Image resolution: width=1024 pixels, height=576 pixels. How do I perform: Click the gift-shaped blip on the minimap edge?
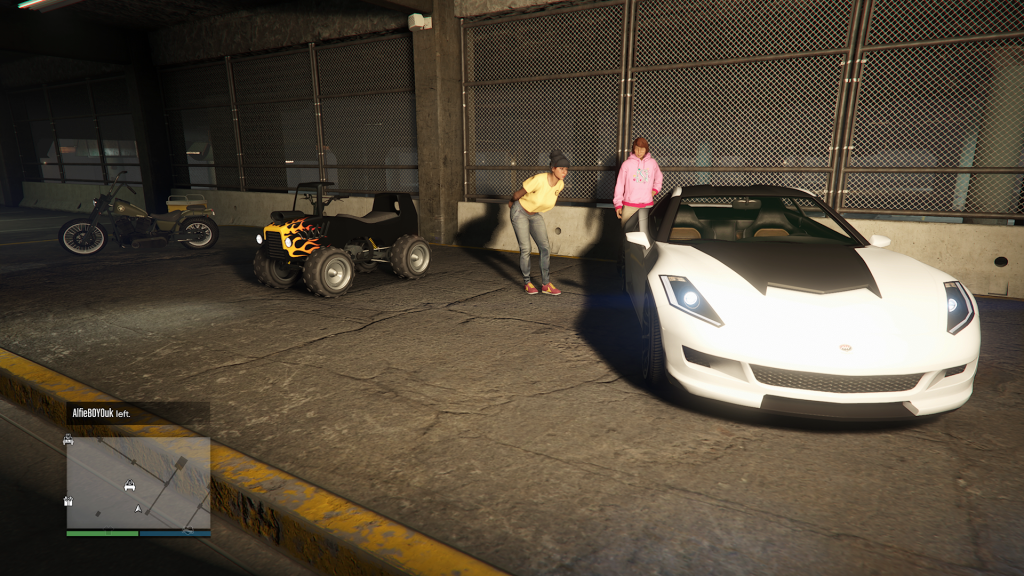coord(68,500)
